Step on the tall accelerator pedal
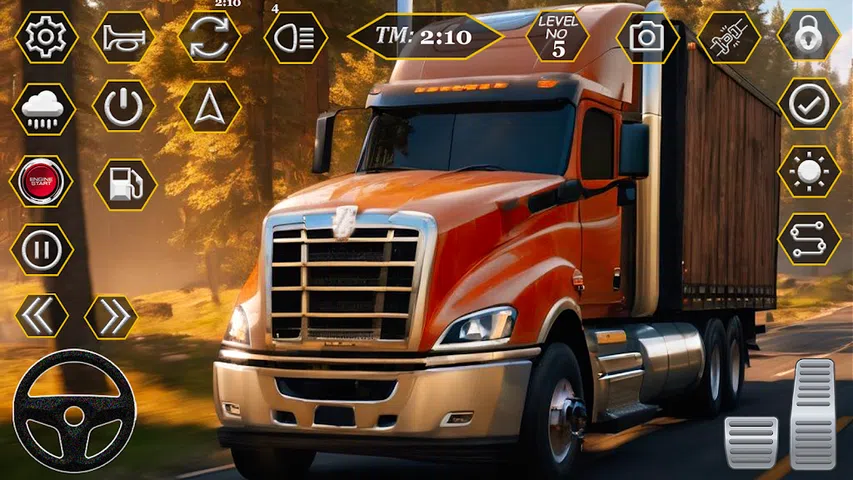 point(812,413)
